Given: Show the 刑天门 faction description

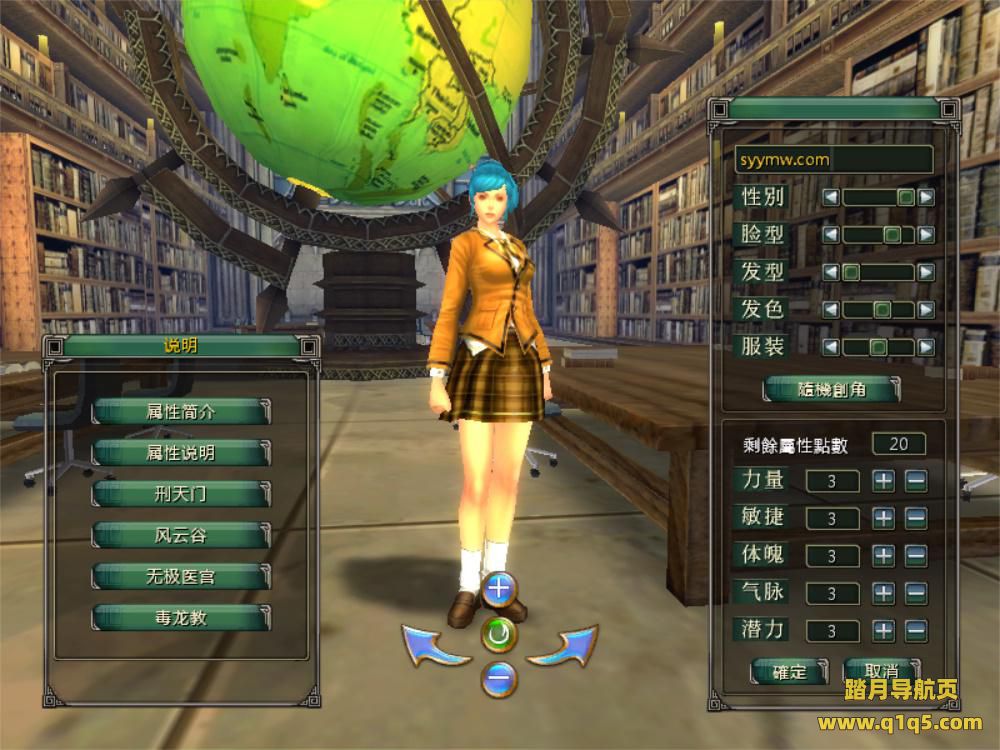Looking at the screenshot, I should (181, 494).
